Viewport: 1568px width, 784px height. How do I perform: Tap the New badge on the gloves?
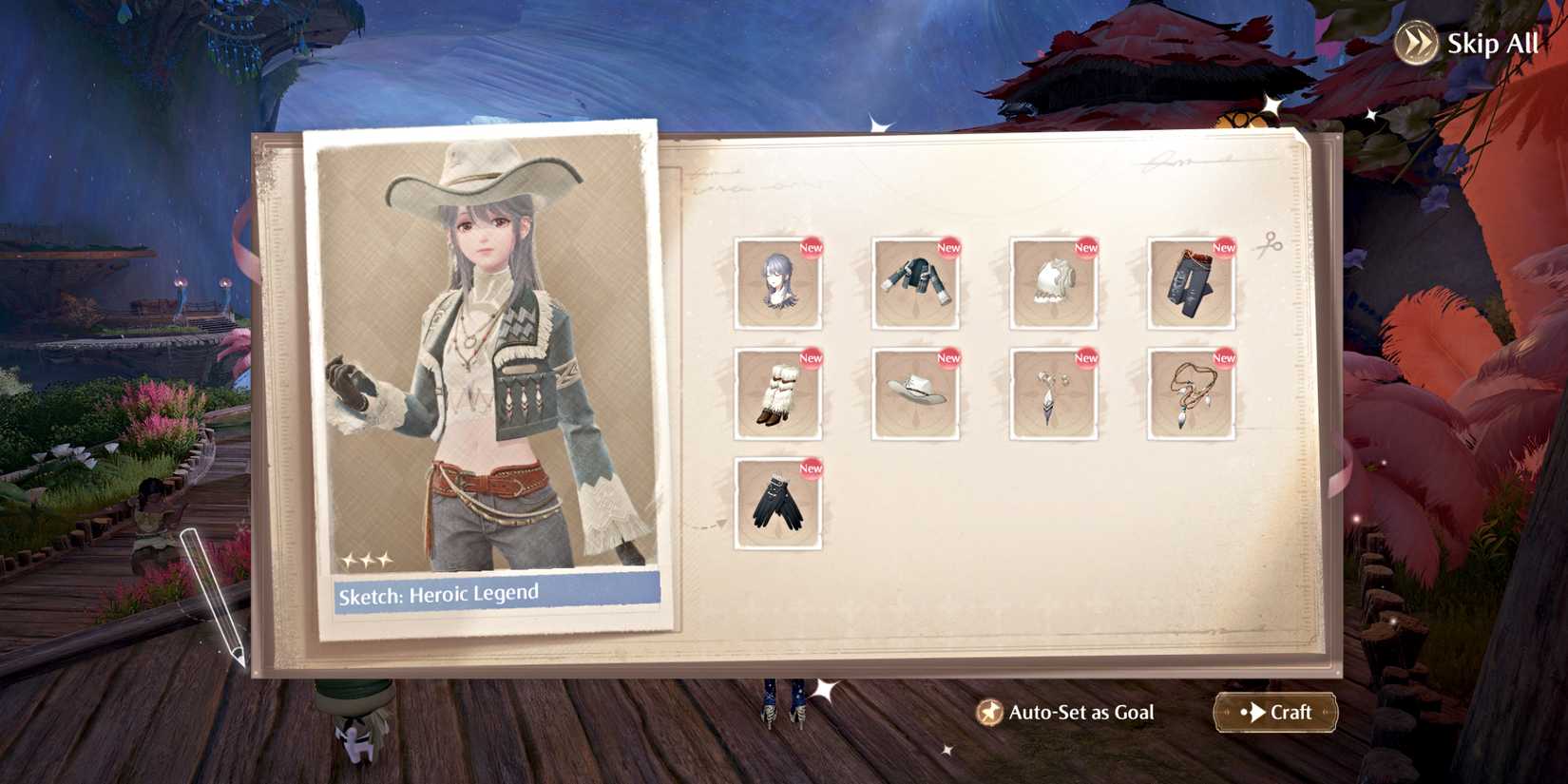click(x=810, y=468)
